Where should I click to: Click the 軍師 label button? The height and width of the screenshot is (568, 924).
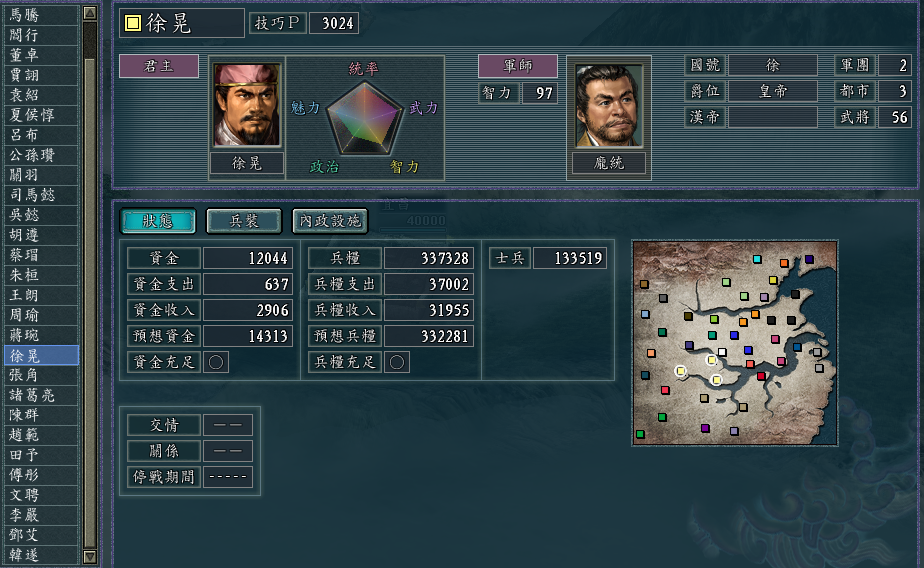[x=517, y=66]
